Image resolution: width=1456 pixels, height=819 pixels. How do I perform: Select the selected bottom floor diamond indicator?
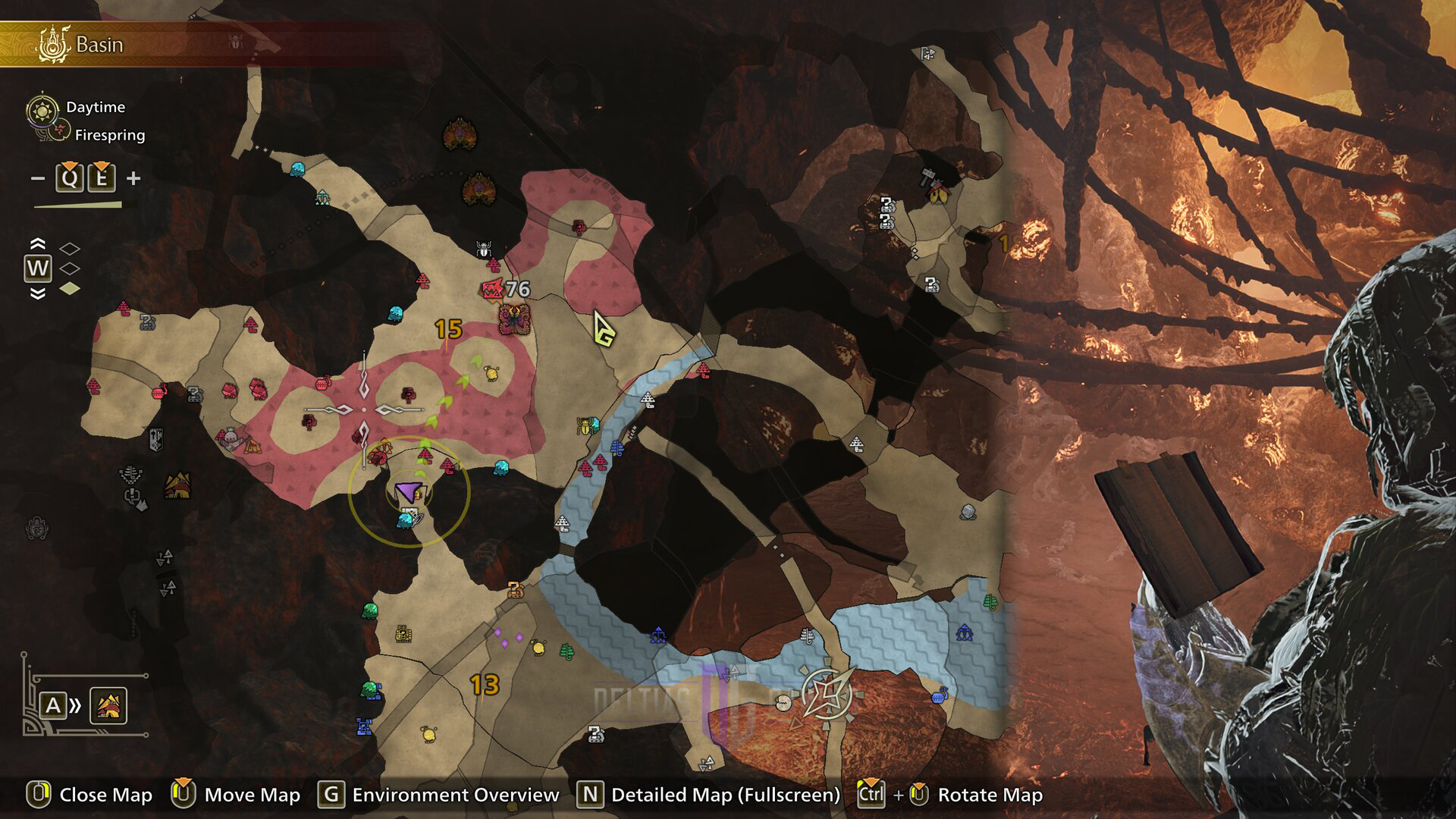point(70,288)
